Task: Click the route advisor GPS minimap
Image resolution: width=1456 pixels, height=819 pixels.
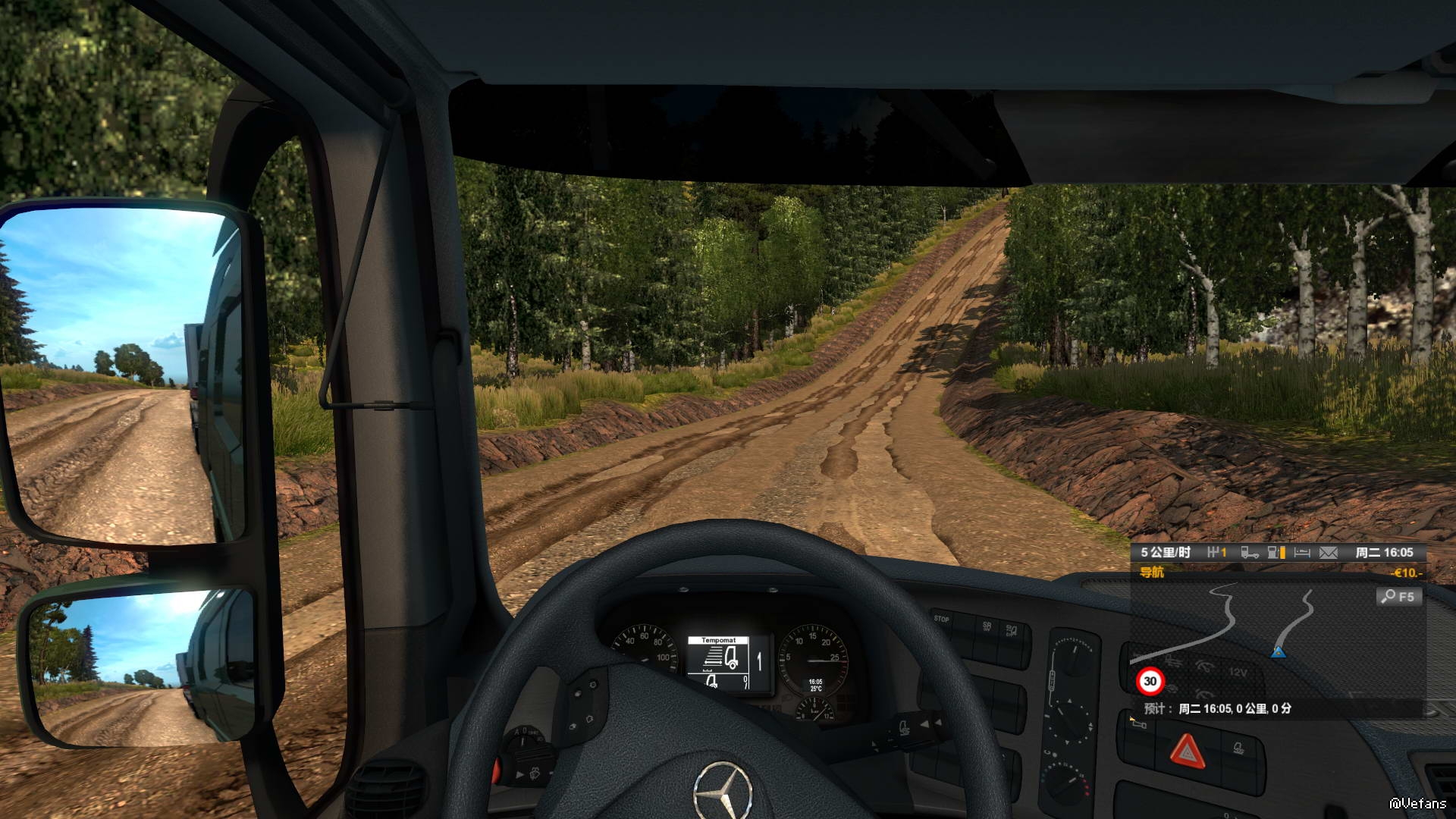Action: click(x=1251, y=637)
